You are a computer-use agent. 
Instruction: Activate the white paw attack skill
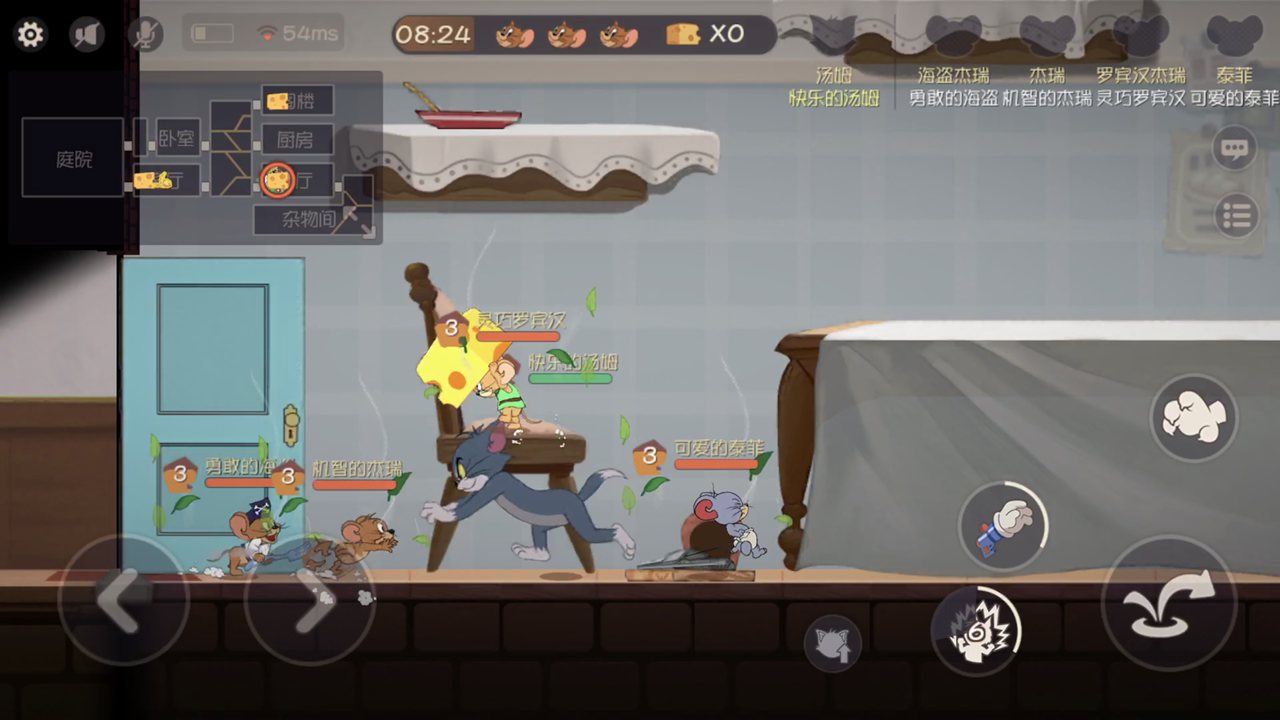[x=1193, y=417]
